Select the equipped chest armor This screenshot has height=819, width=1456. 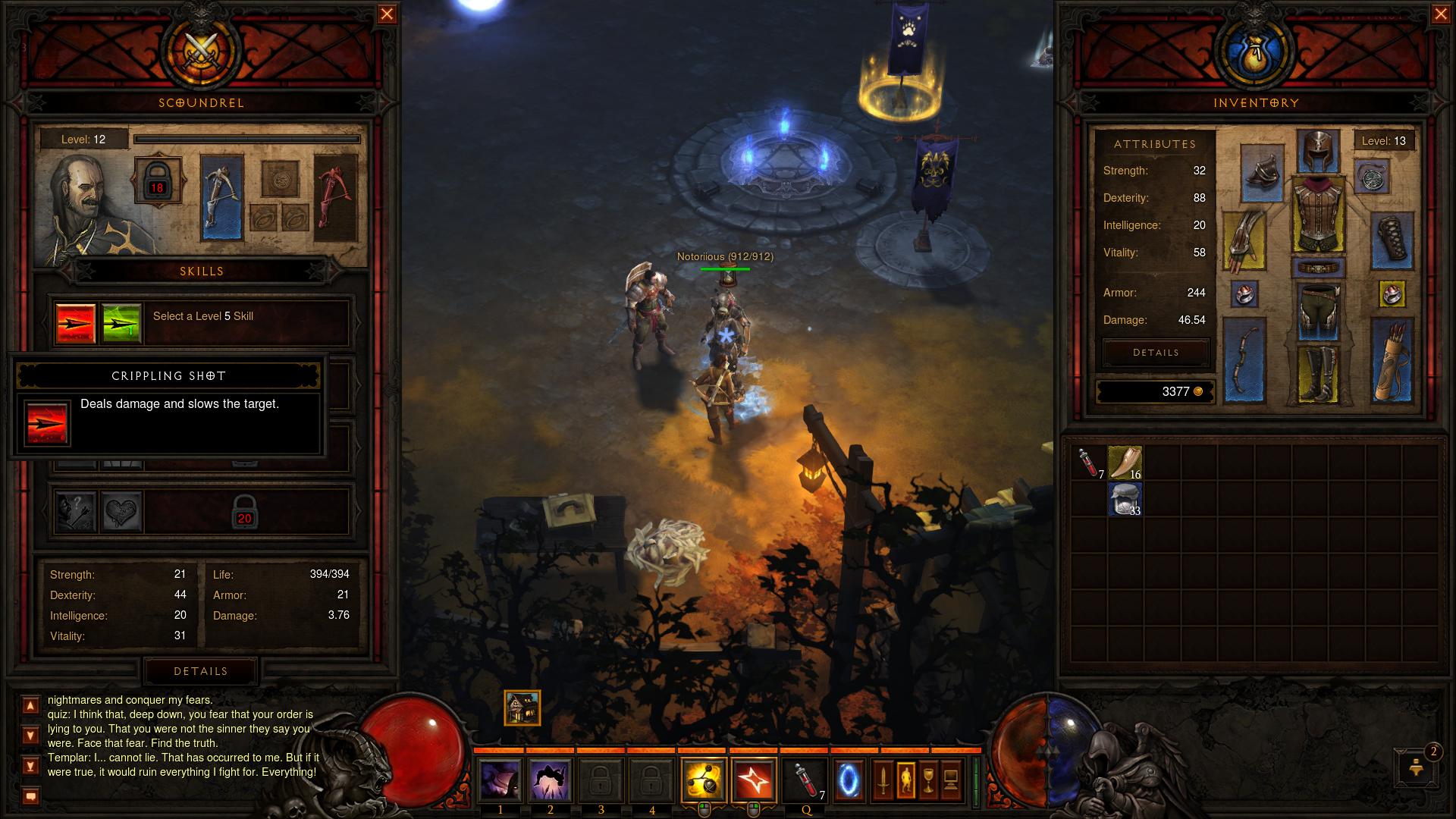(x=1319, y=215)
